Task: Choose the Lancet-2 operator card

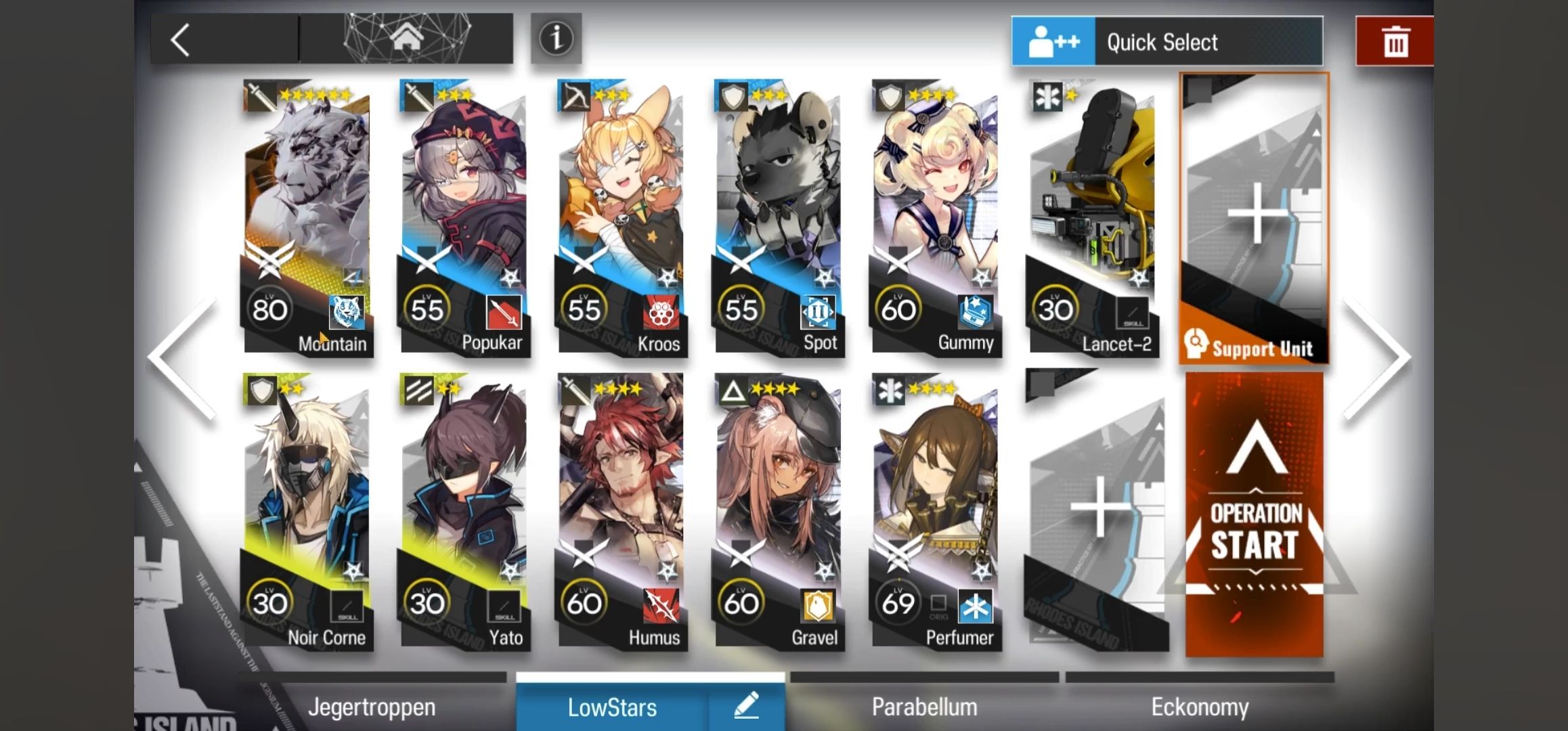Action: click(1093, 218)
